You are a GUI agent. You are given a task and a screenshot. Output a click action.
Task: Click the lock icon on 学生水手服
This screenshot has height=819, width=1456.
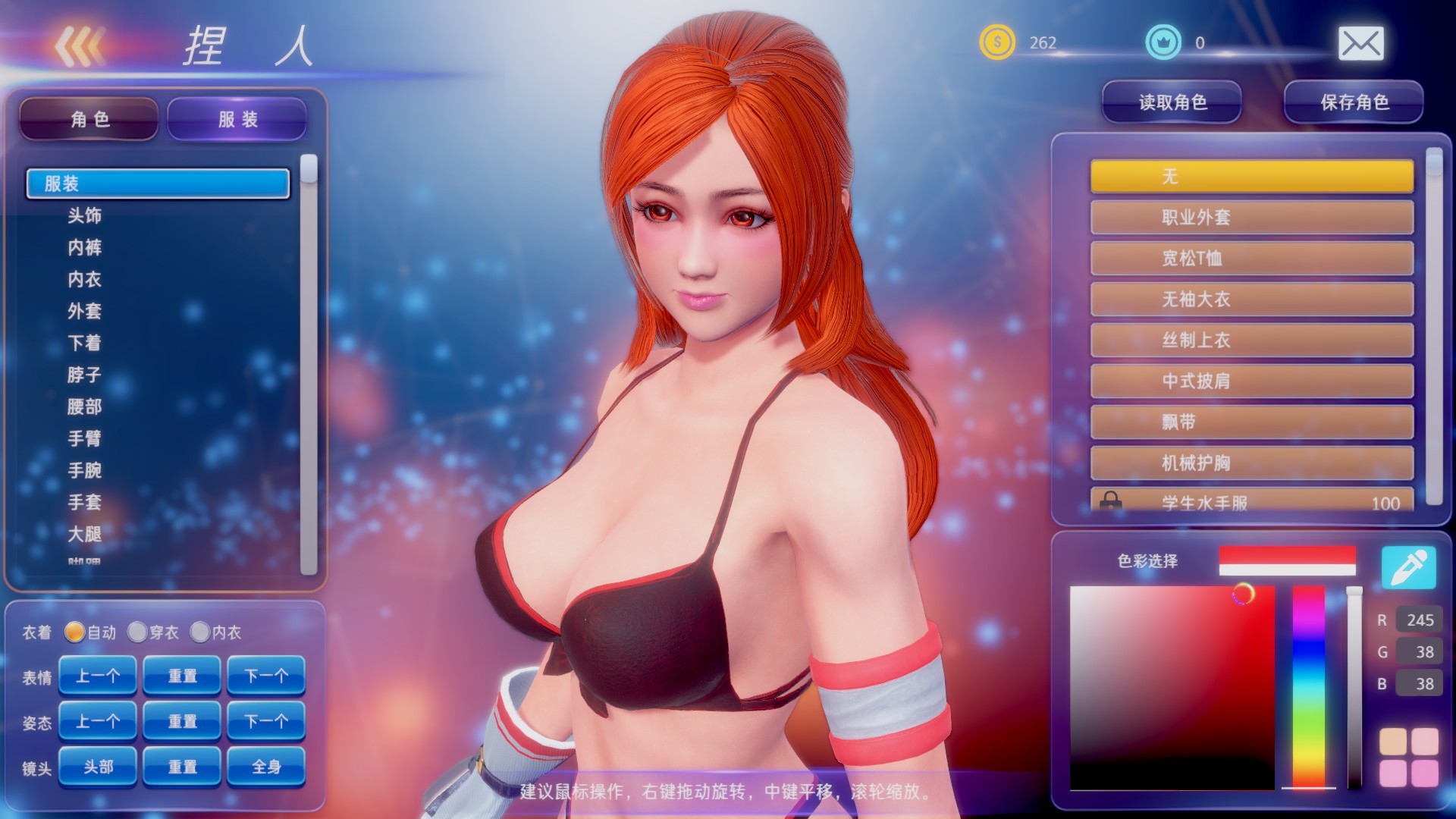coord(1112,502)
